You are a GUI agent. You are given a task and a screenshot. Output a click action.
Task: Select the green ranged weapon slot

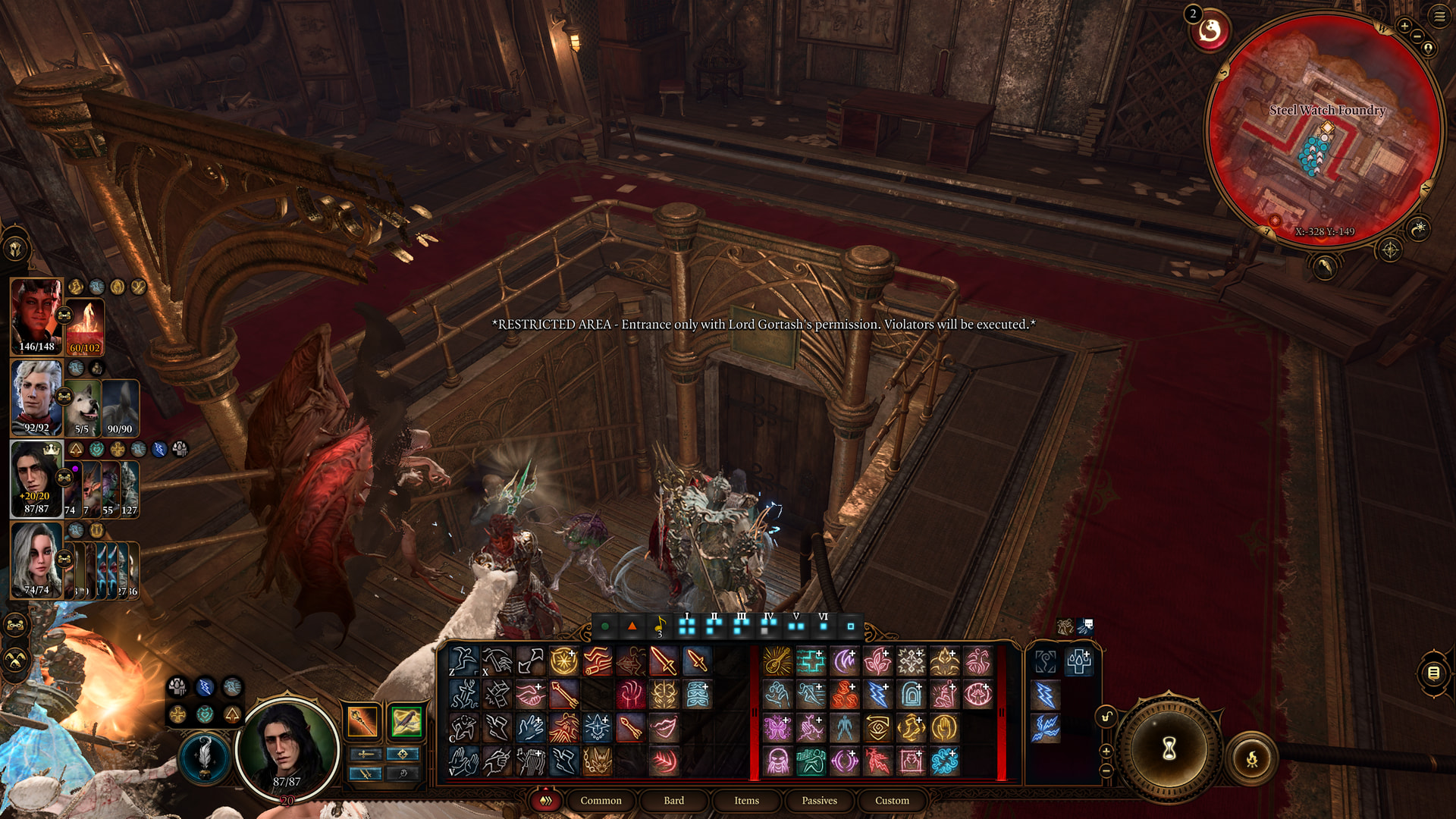click(406, 721)
